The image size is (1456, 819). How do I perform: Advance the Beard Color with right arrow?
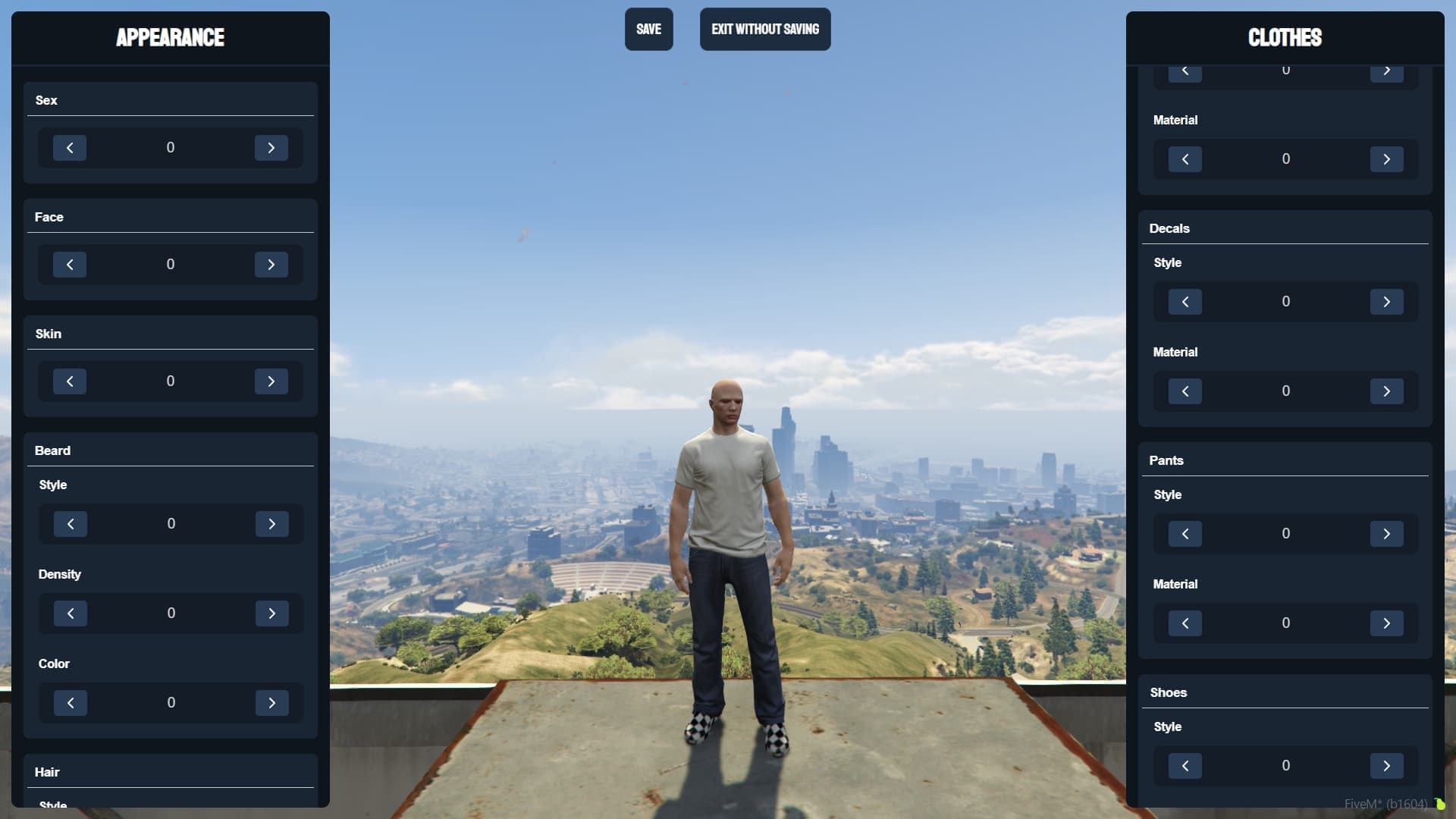pyautogui.click(x=272, y=702)
